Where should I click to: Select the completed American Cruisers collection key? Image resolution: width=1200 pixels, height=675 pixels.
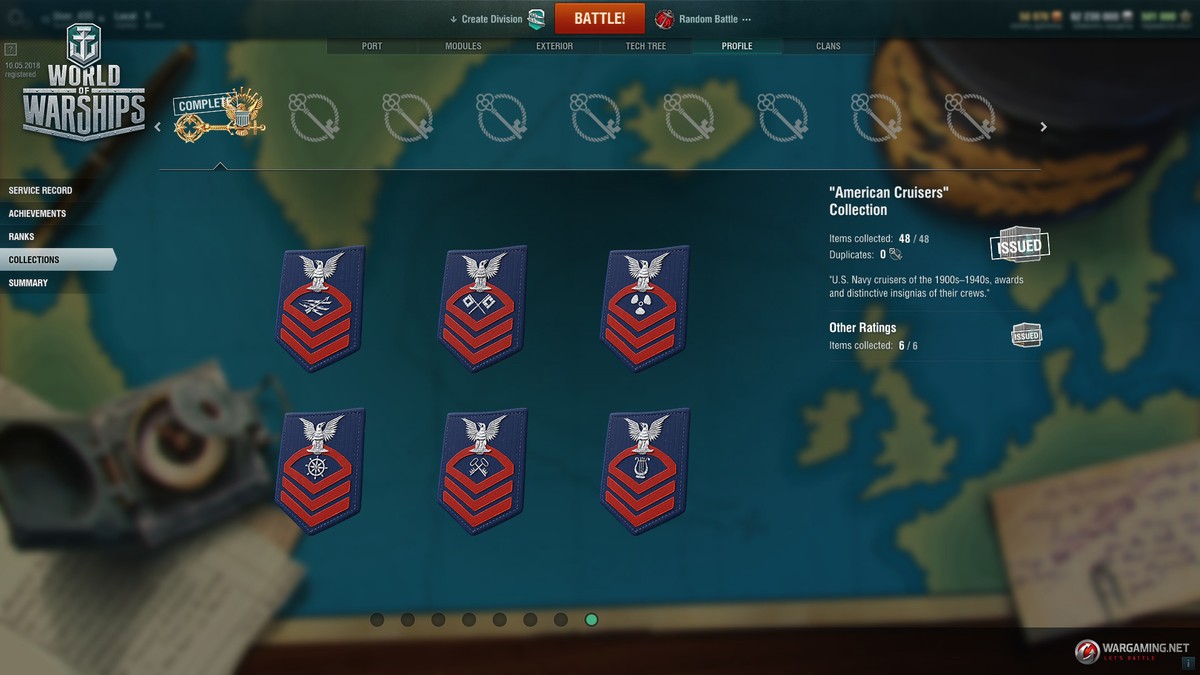click(218, 118)
